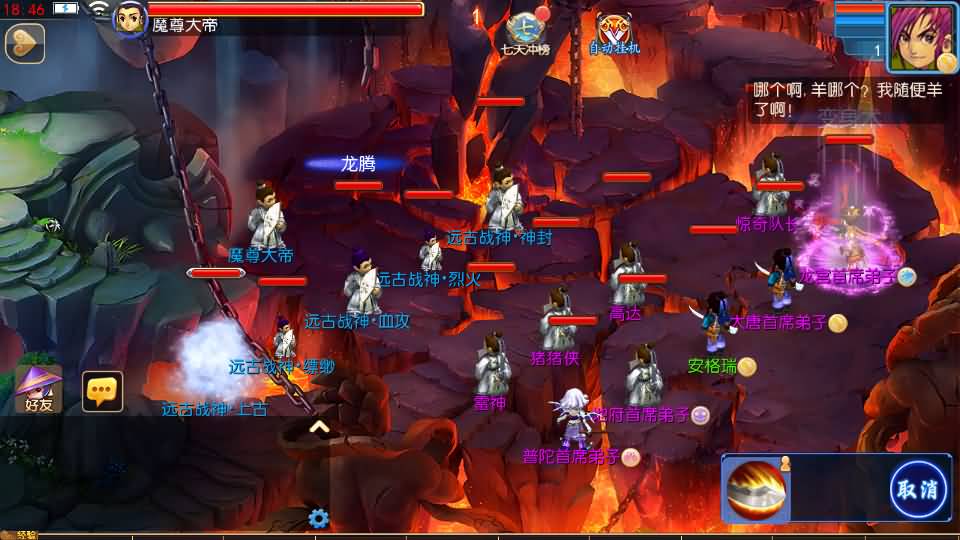Open the 七天冲榜 ranking event
This screenshot has width=960, height=540.
[527, 33]
